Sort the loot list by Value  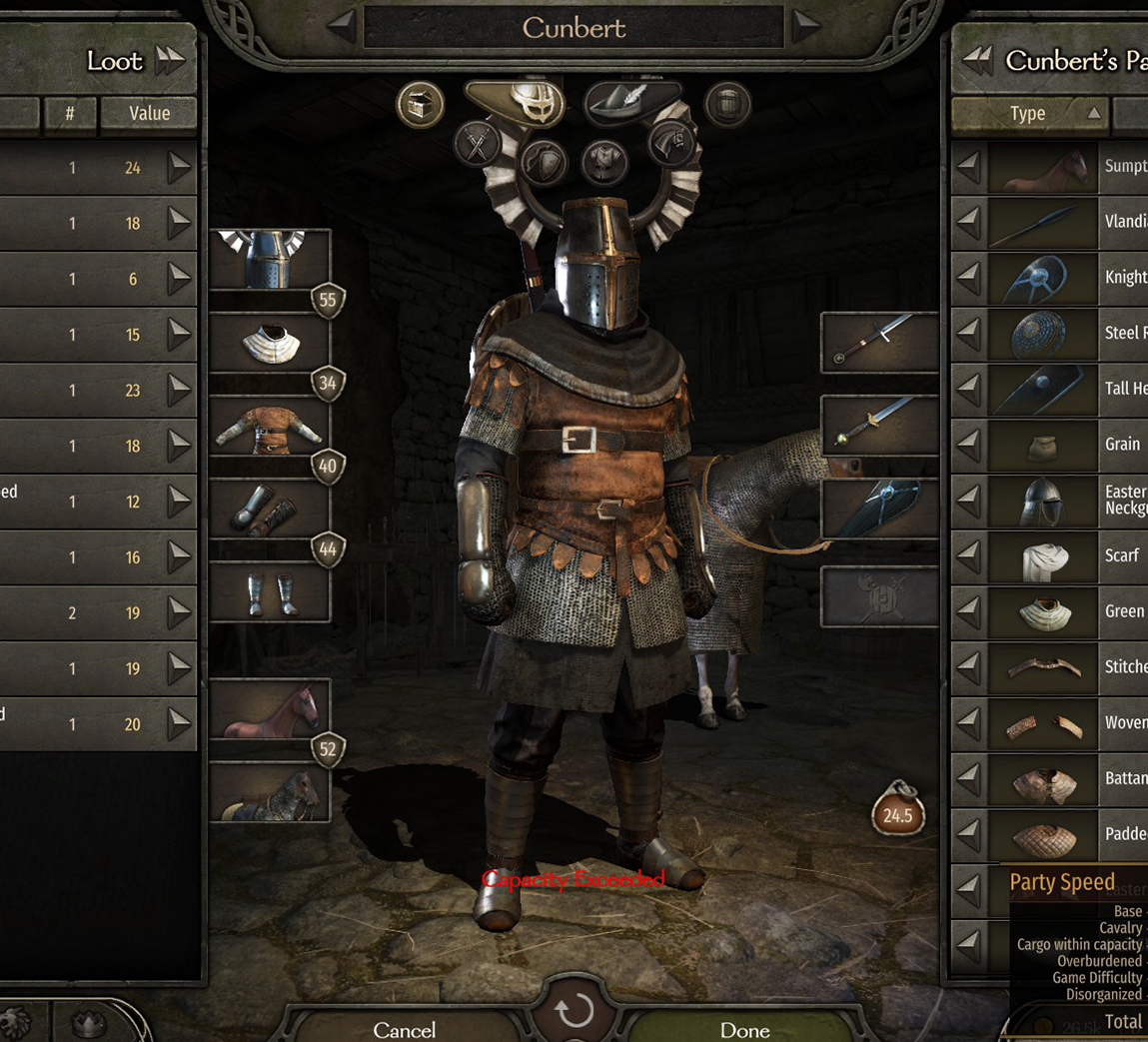[x=149, y=114]
